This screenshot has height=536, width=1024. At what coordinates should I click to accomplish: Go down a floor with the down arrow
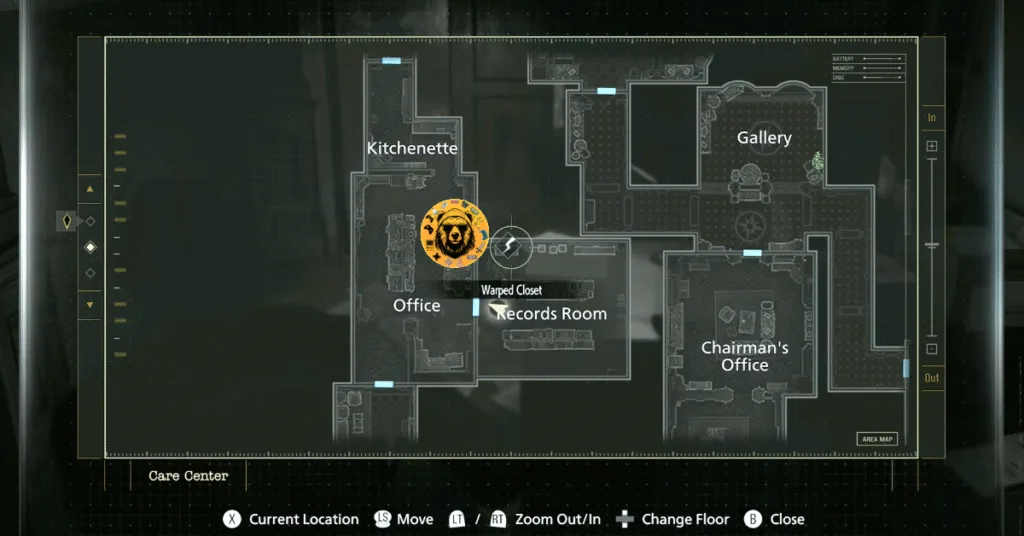[x=91, y=304]
